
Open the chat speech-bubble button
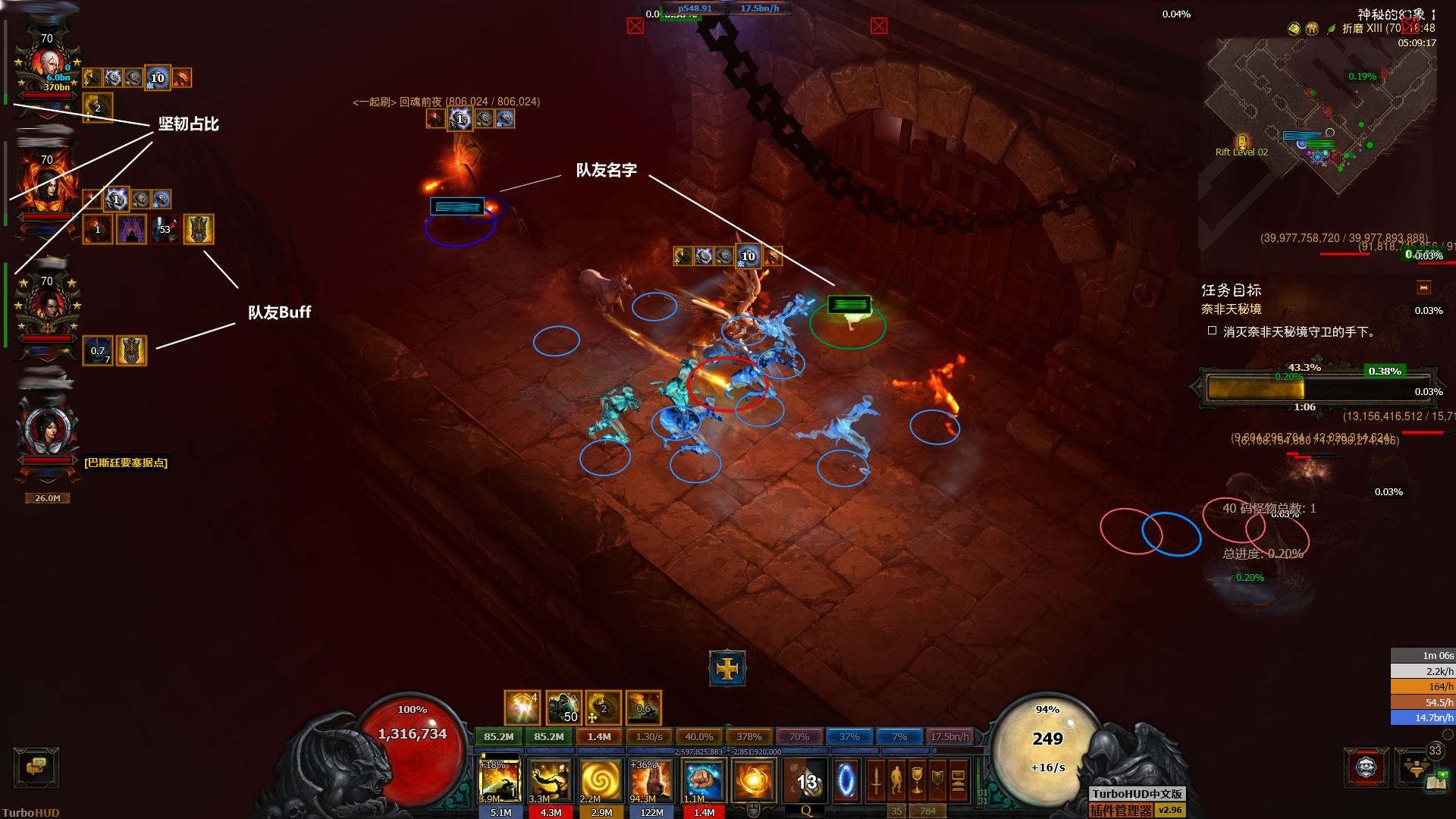(36, 767)
